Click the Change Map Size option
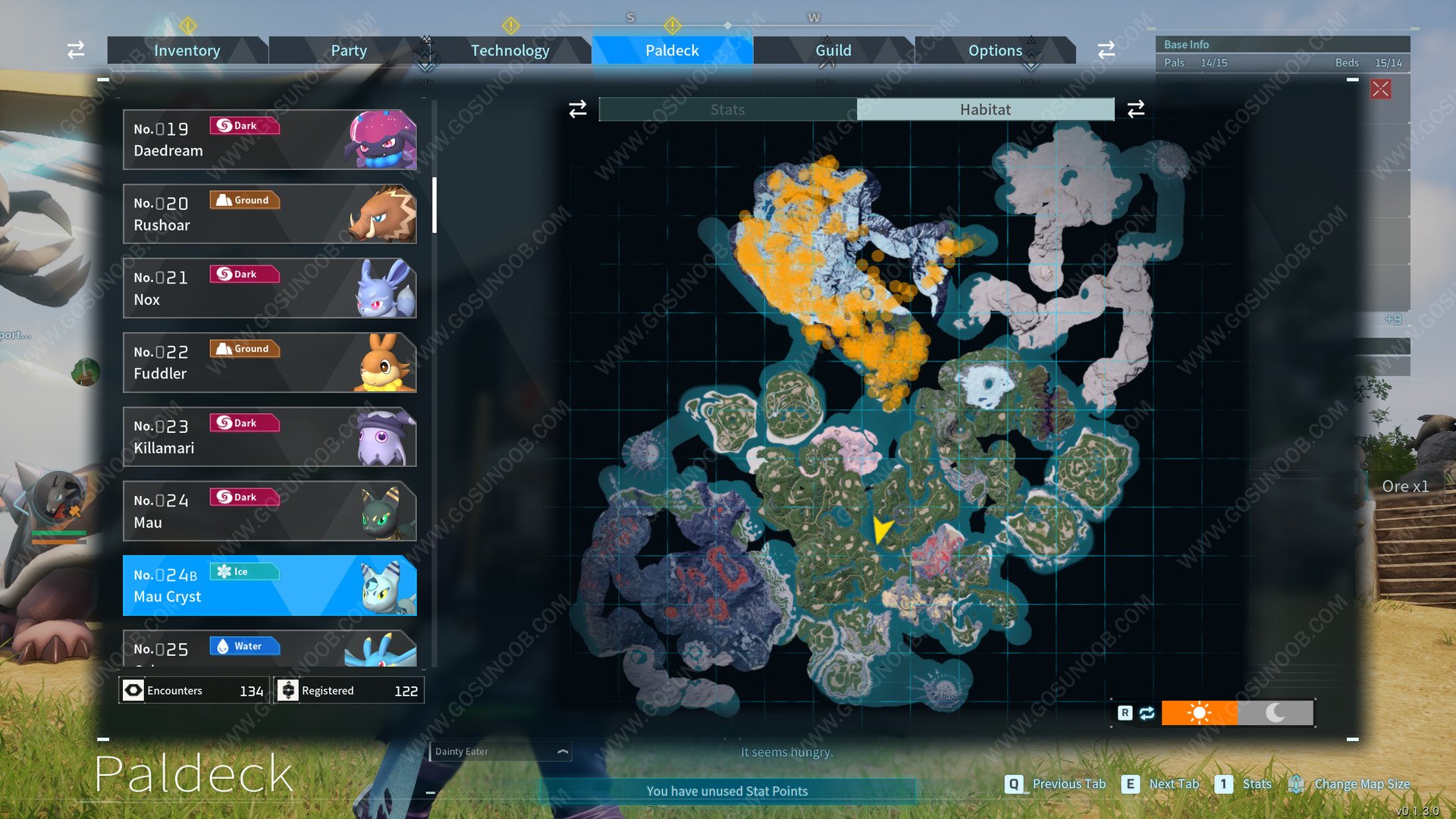The width and height of the screenshot is (1456, 819). click(1363, 784)
